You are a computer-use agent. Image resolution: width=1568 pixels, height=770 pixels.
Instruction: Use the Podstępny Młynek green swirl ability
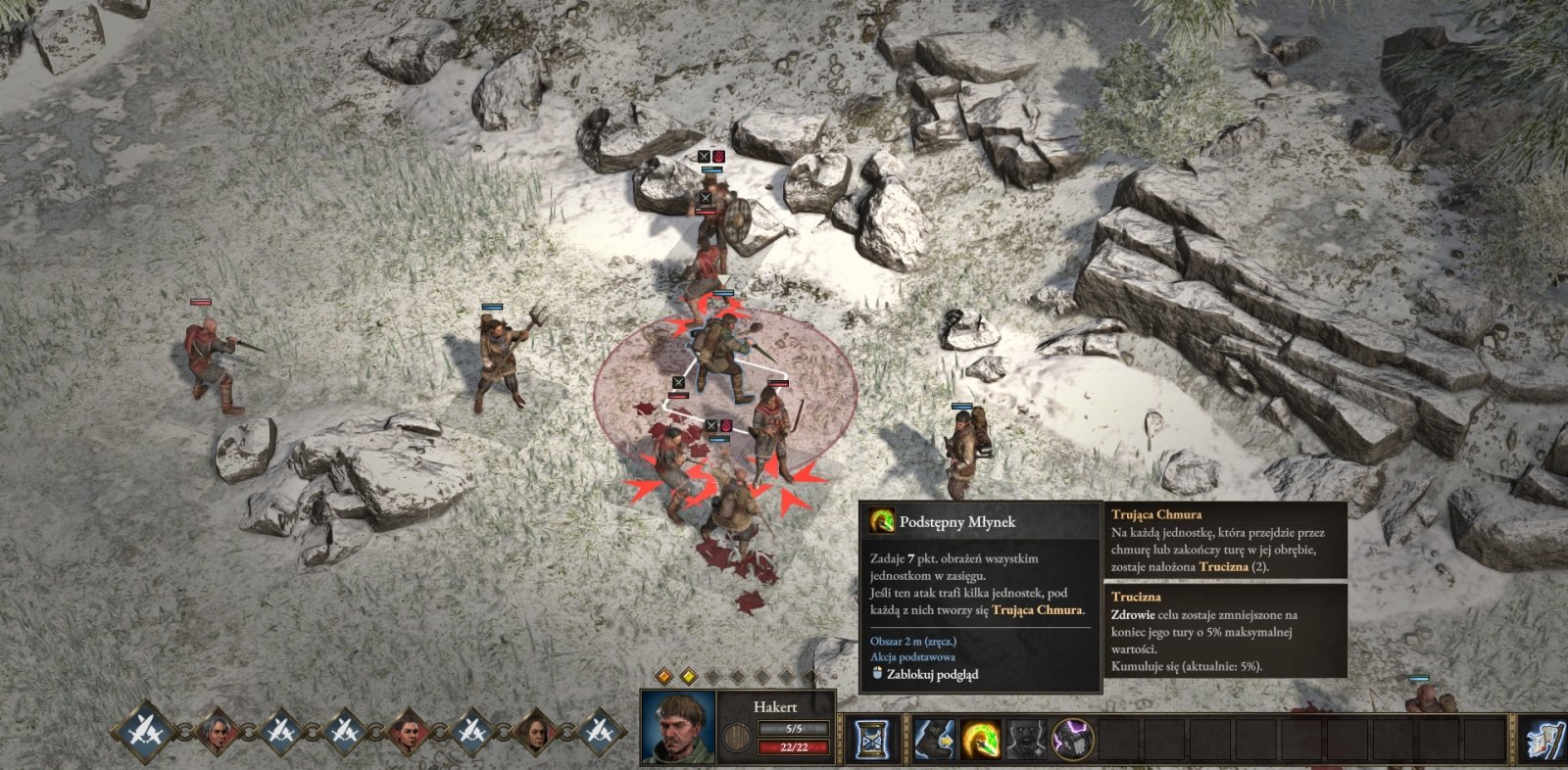click(x=979, y=739)
